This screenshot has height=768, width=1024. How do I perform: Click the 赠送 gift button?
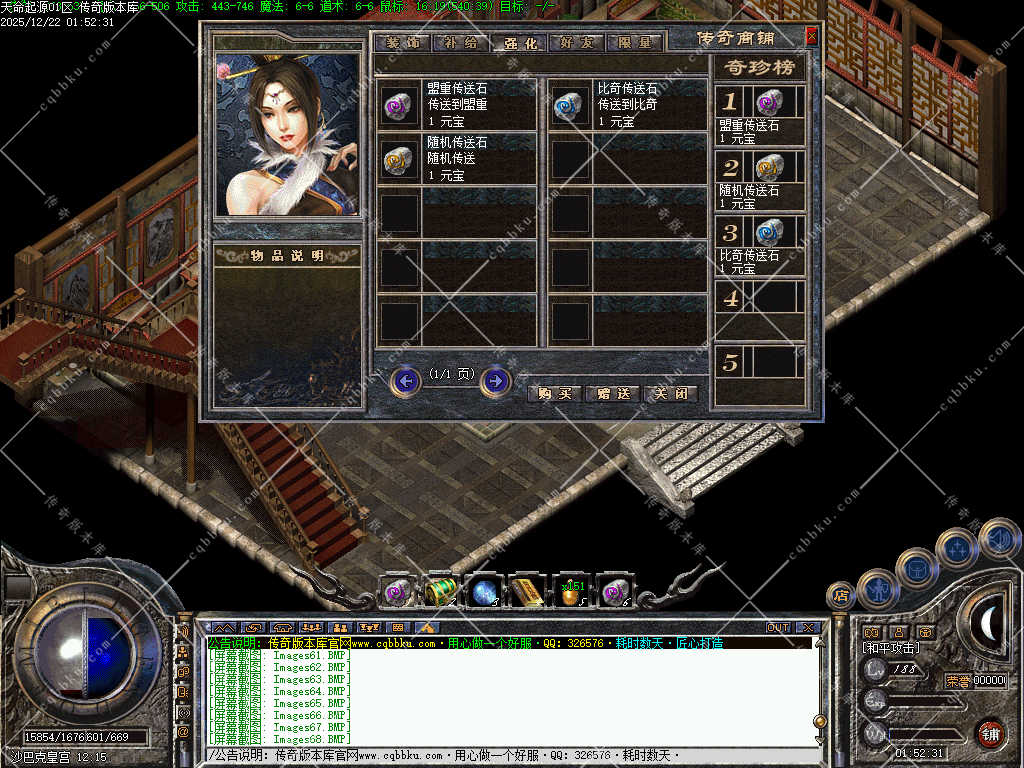(x=612, y=393)
